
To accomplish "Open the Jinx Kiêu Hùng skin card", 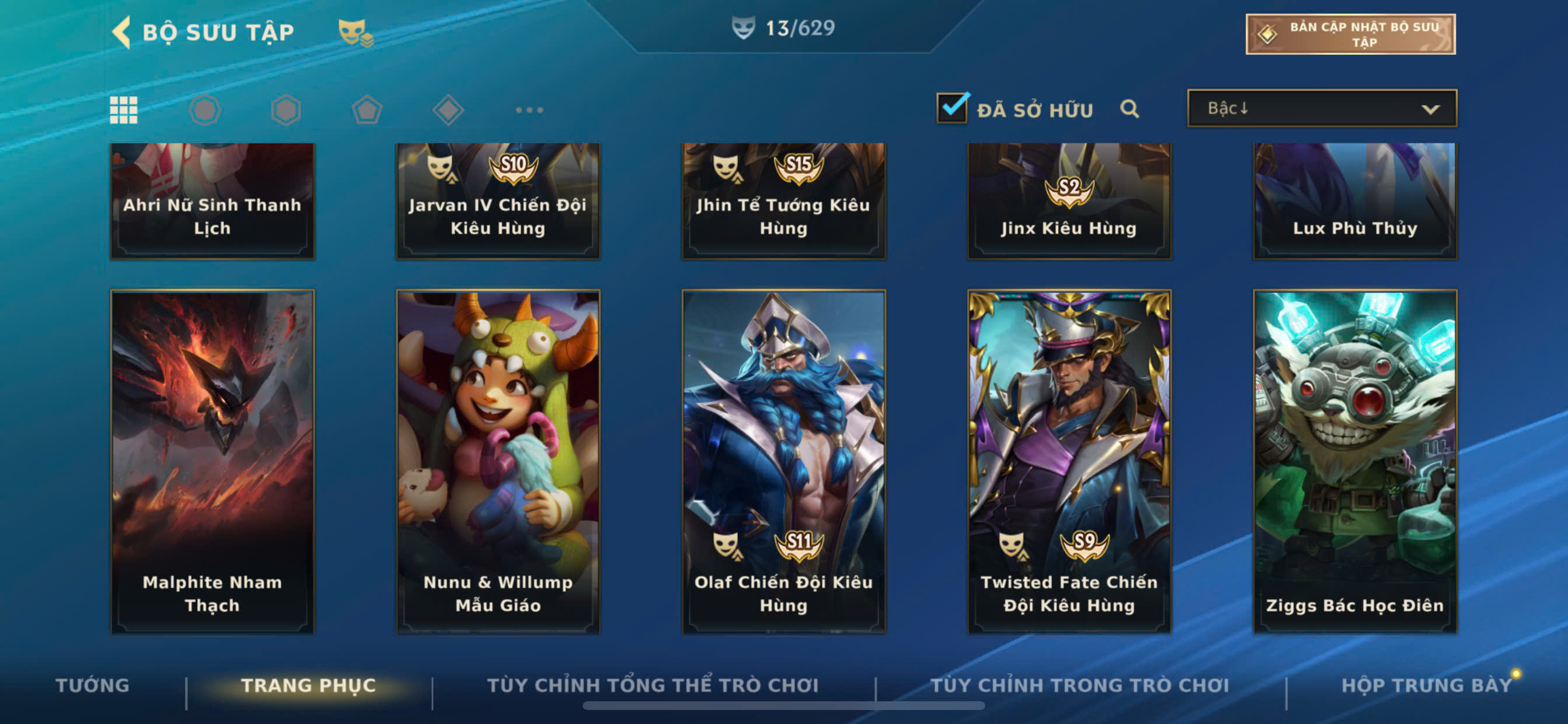I will [x=1069, y=201].
